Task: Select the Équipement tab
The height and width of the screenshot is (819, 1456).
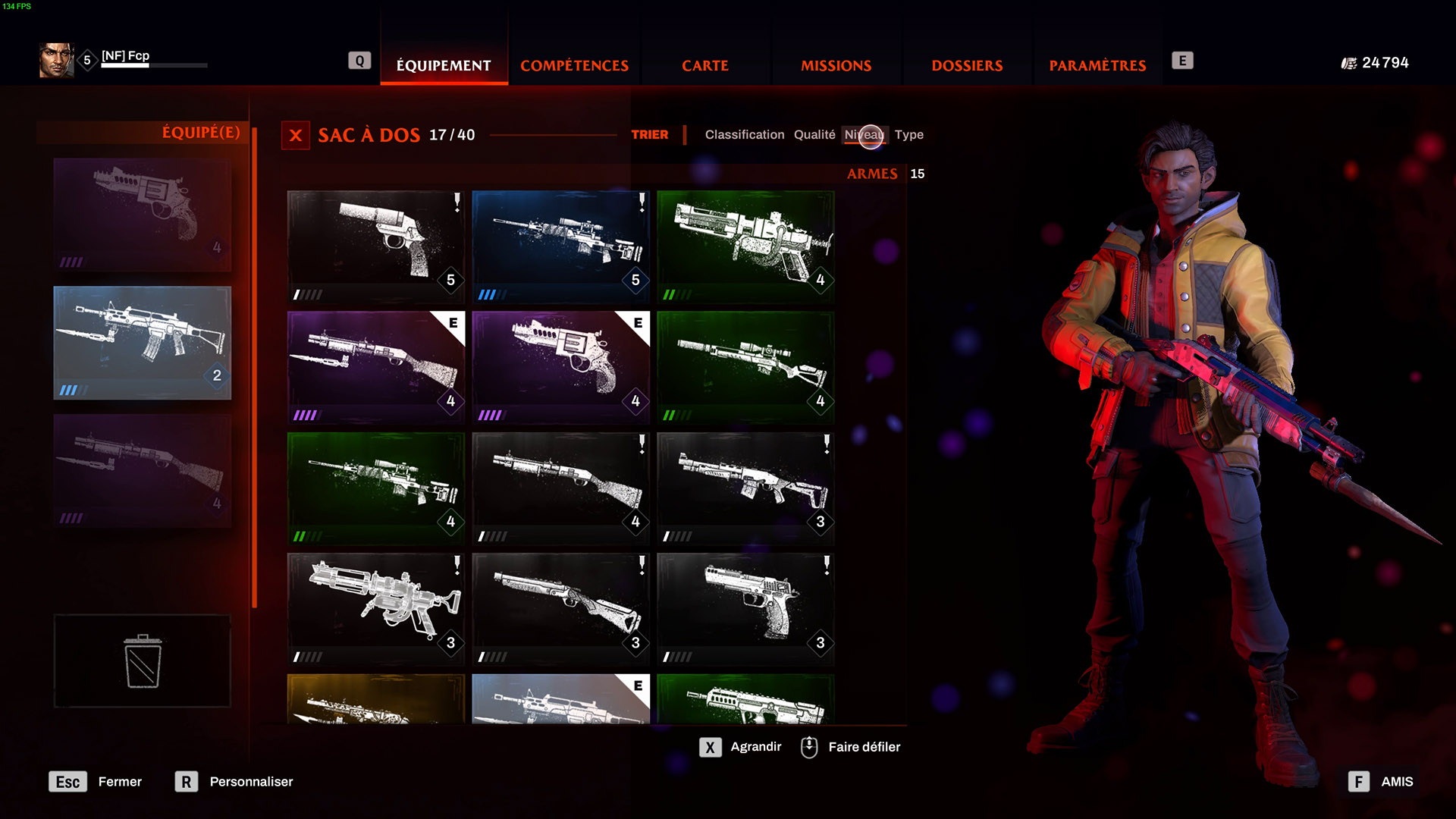Action: 444,65
